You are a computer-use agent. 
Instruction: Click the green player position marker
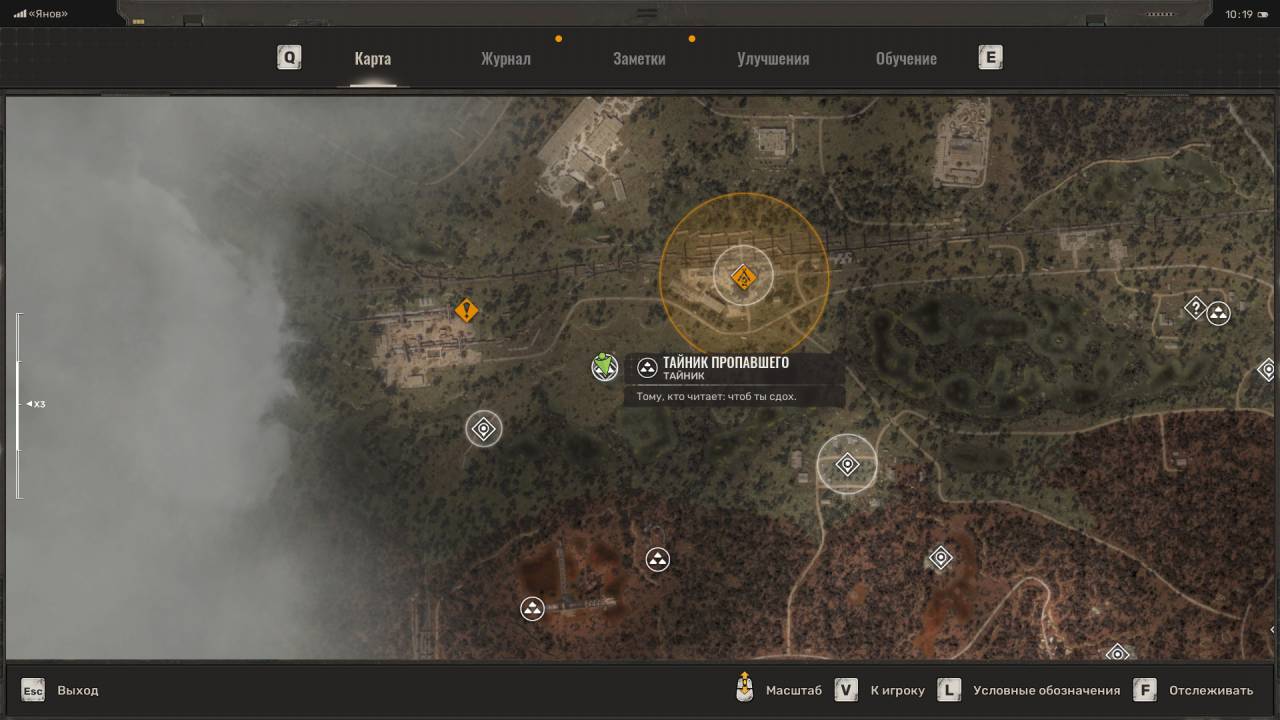pyautogui.click(x=604, y=366)
